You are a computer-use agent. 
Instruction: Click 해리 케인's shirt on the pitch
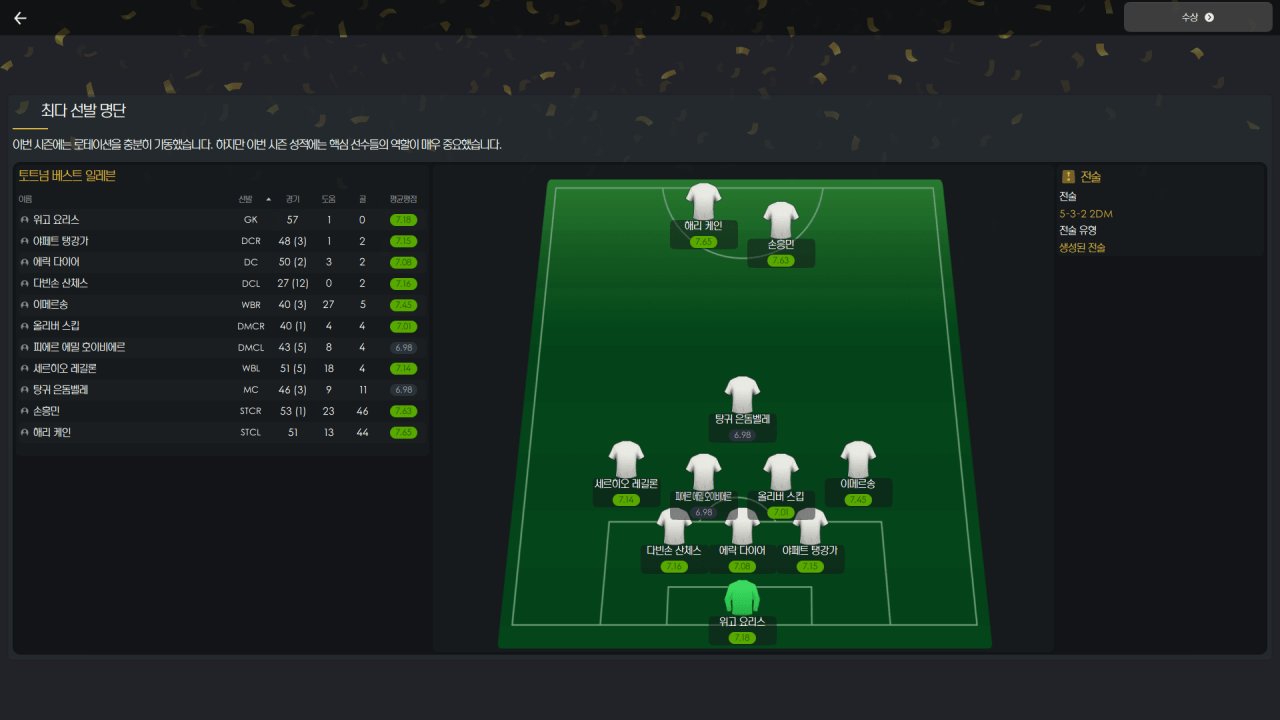pos(703,201)
